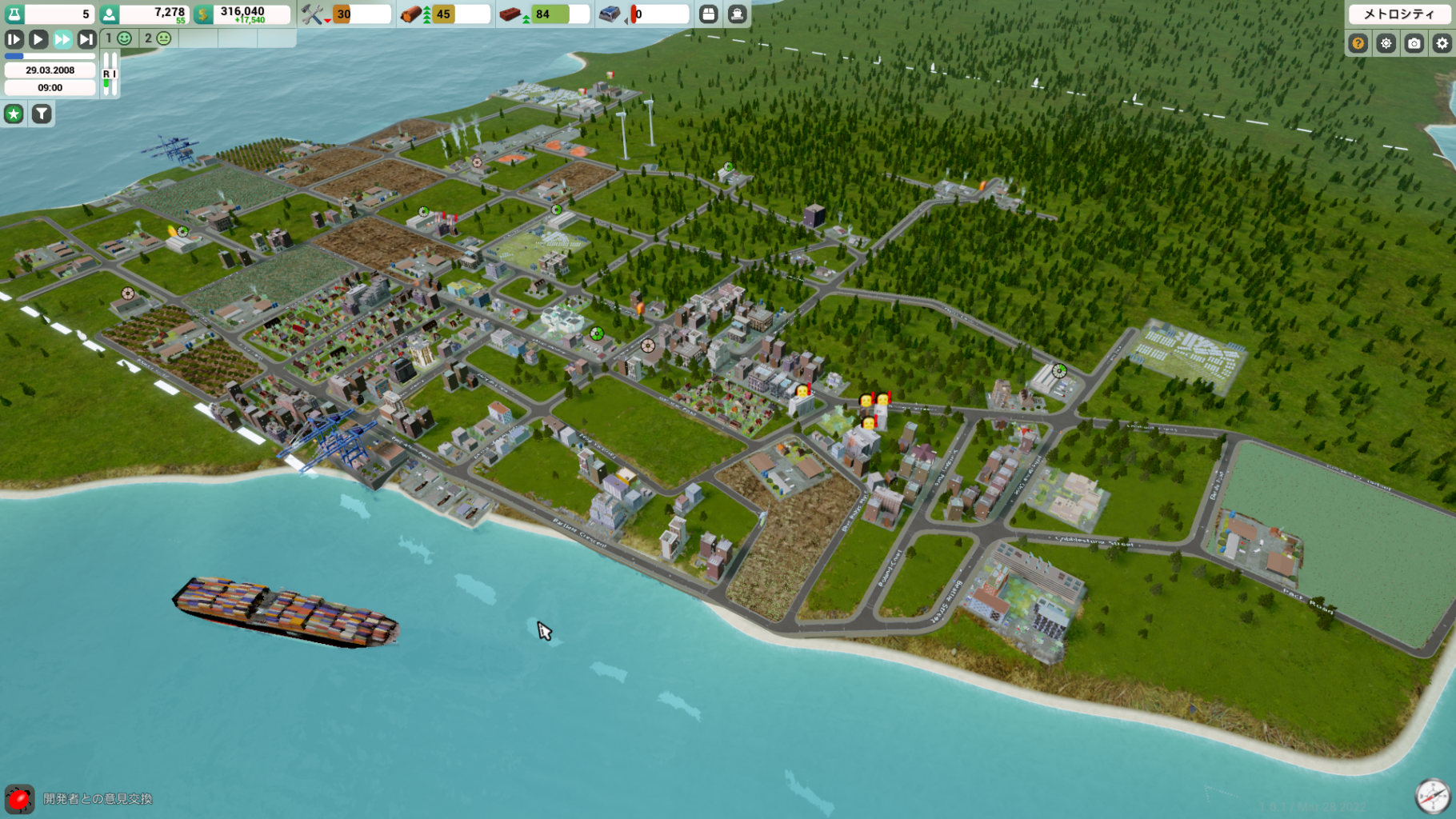Image resolution: width=1456 pixels, height=819 pixels.
Task: Skip ahead with the next-step button
Action: coord(86,39)
